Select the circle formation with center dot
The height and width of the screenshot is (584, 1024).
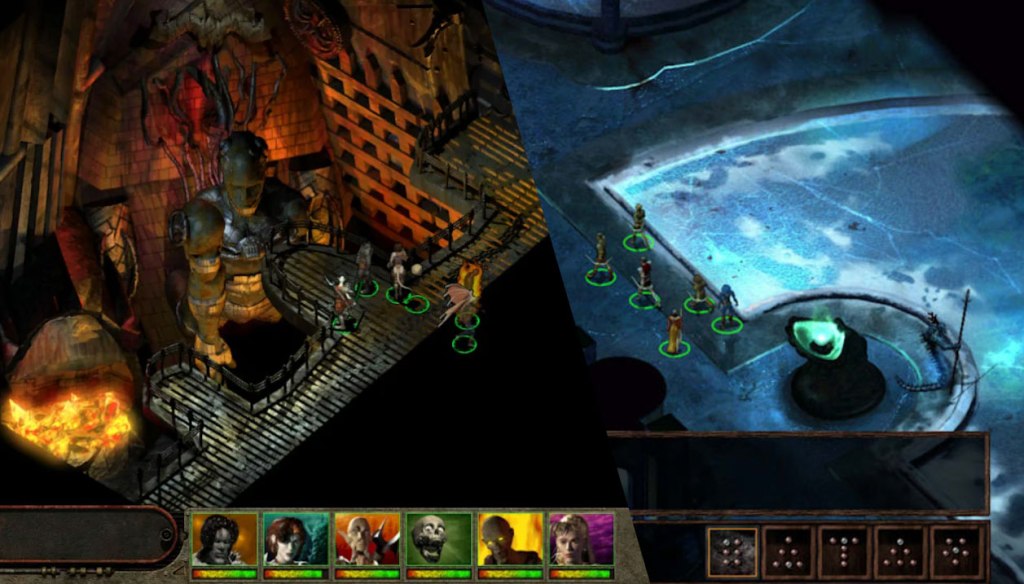point(956,552)
